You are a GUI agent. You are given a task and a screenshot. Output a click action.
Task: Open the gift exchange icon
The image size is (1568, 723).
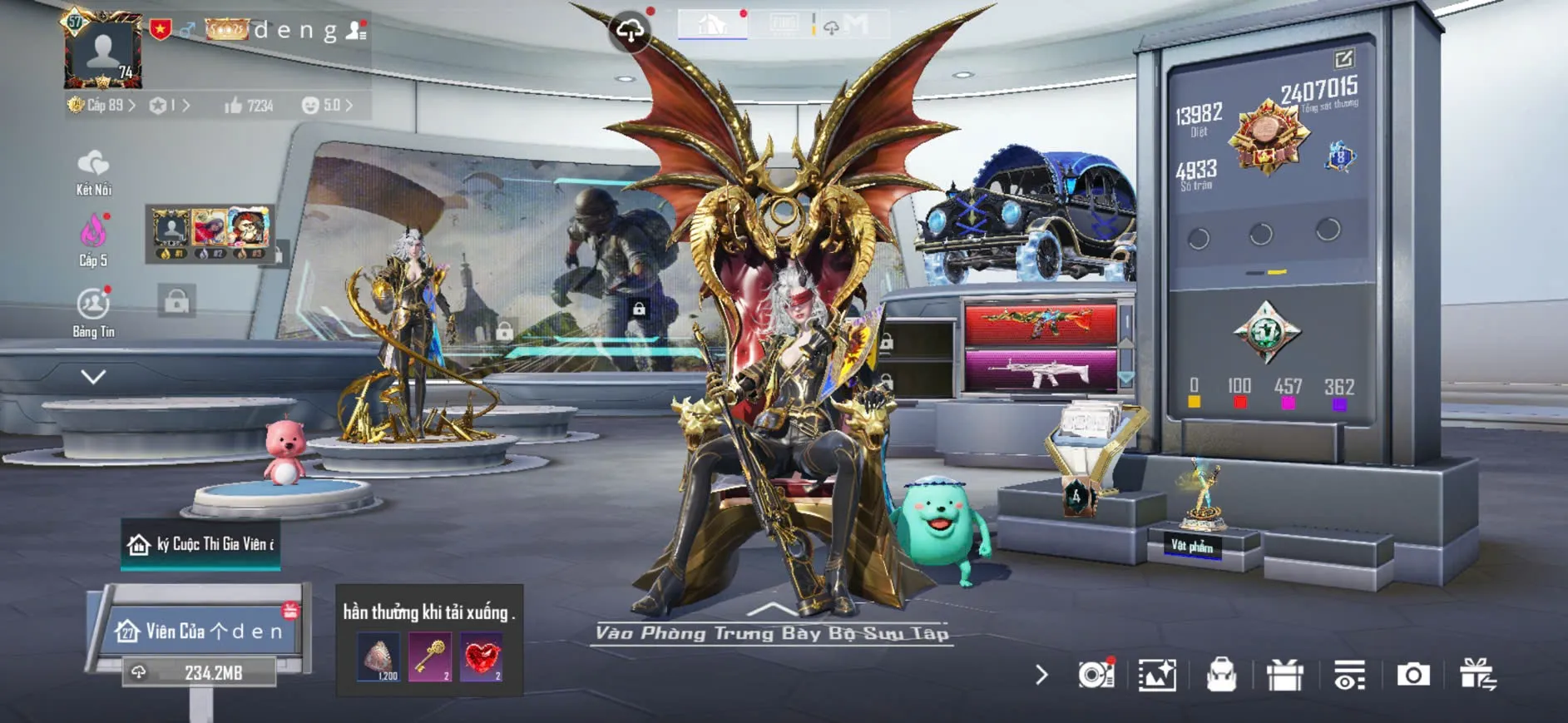click(x=1477, y=675)
